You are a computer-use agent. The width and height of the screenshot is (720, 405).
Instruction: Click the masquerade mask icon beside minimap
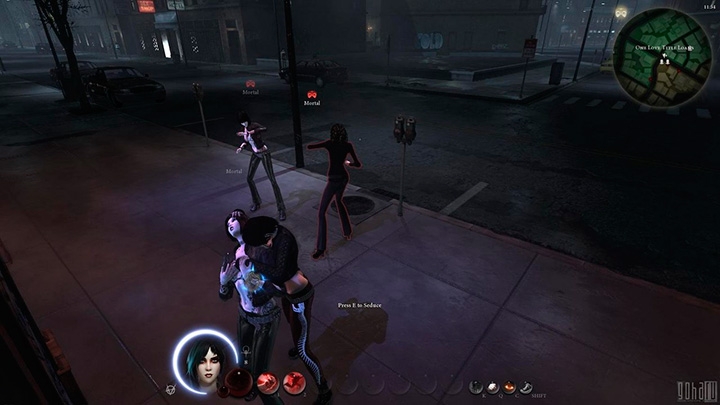tap(621, 13)
